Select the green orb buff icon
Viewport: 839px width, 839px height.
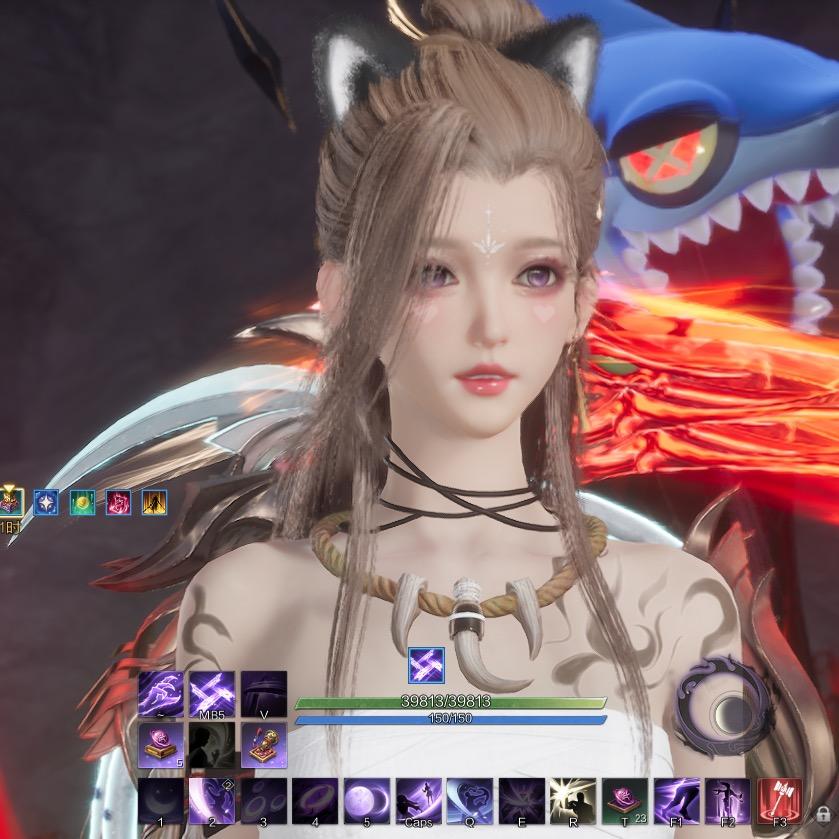point(82,502)
